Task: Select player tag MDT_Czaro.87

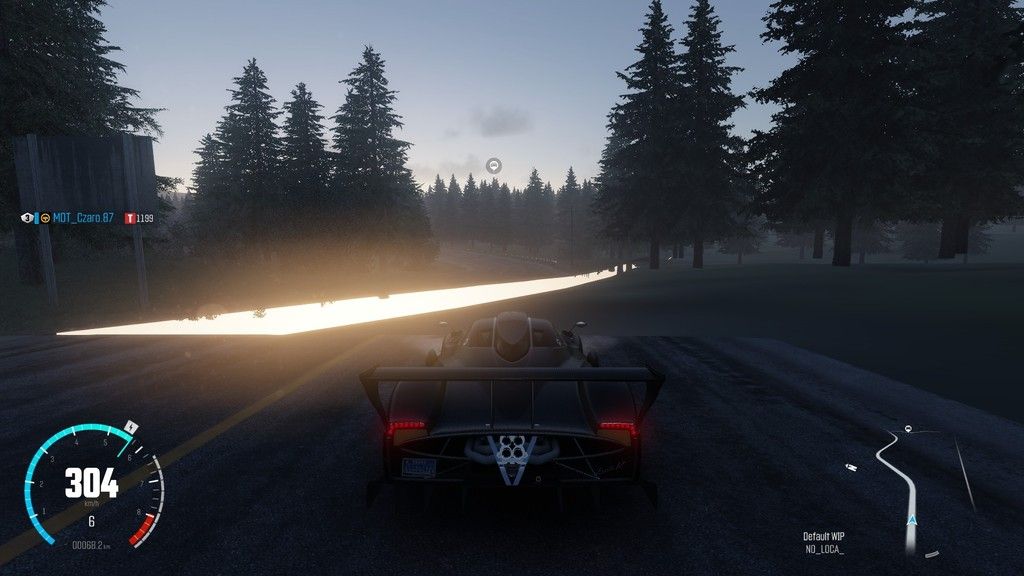Action: coord(84,217)
